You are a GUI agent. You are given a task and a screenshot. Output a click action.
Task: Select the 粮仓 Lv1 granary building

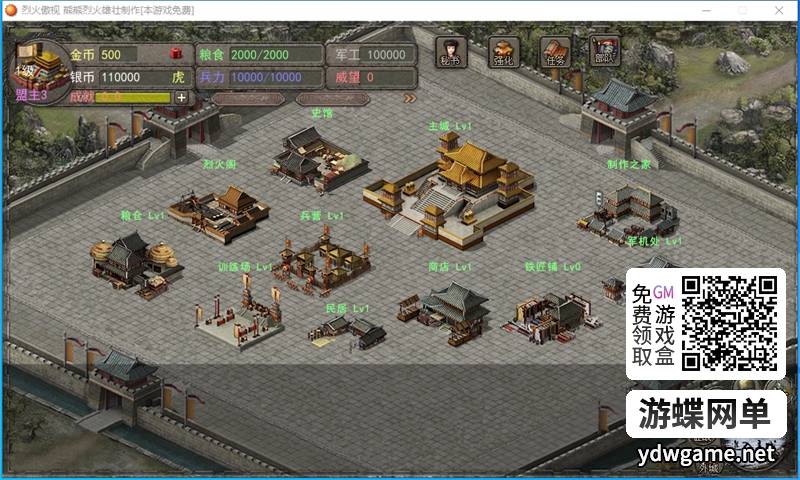click(135, 260)
